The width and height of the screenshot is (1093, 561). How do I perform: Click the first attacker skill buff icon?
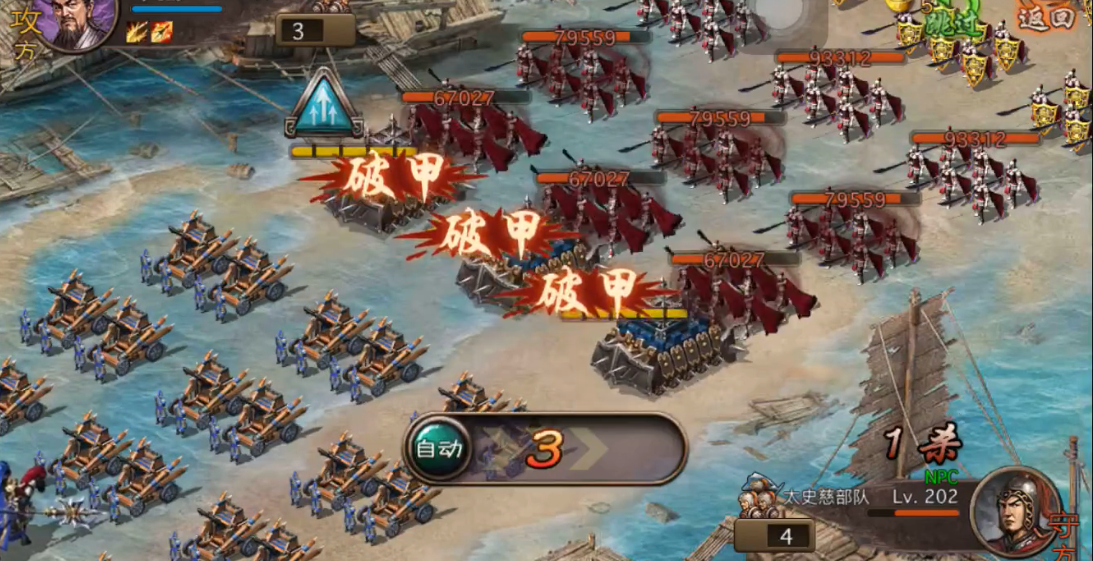click(137, 31)
